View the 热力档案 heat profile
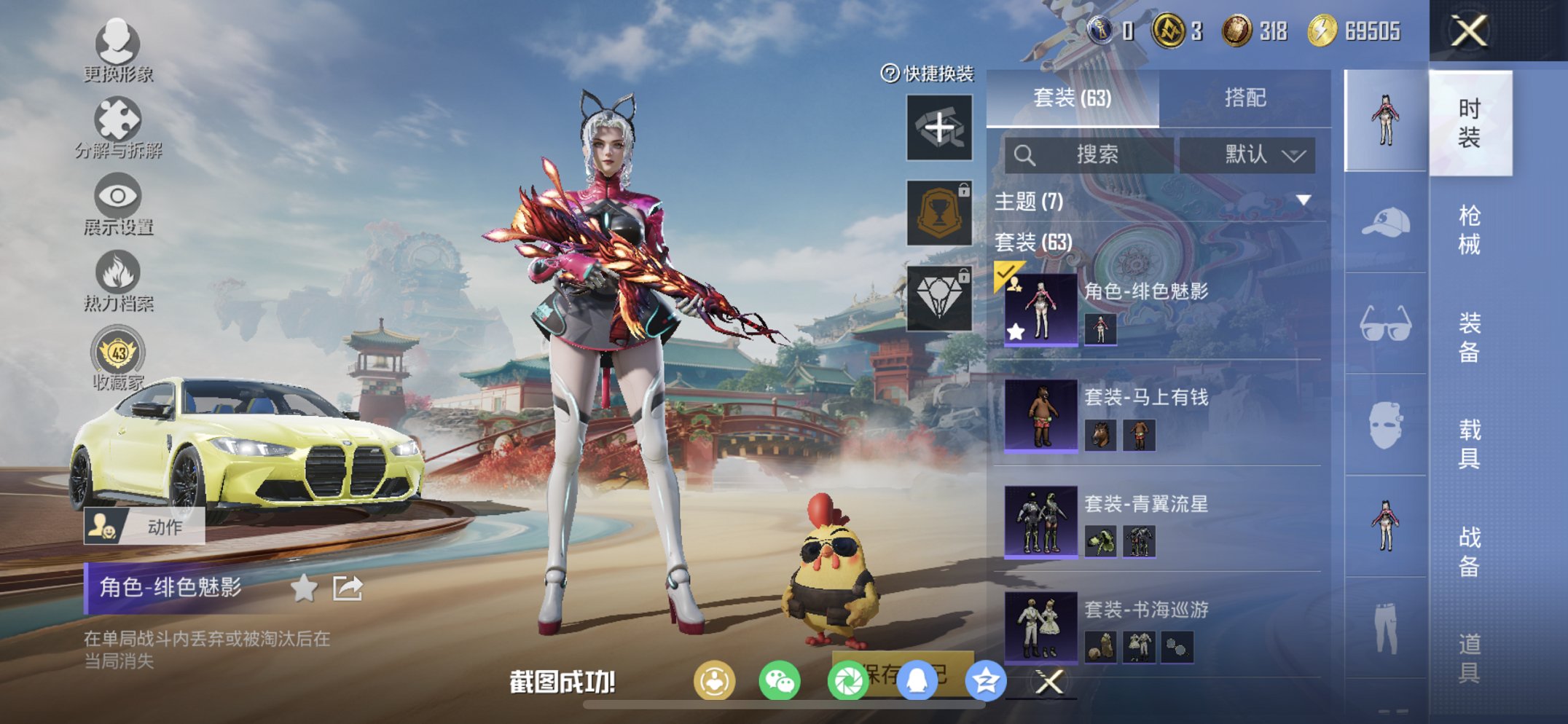The image size is (1568, 724). pos(117,275)
